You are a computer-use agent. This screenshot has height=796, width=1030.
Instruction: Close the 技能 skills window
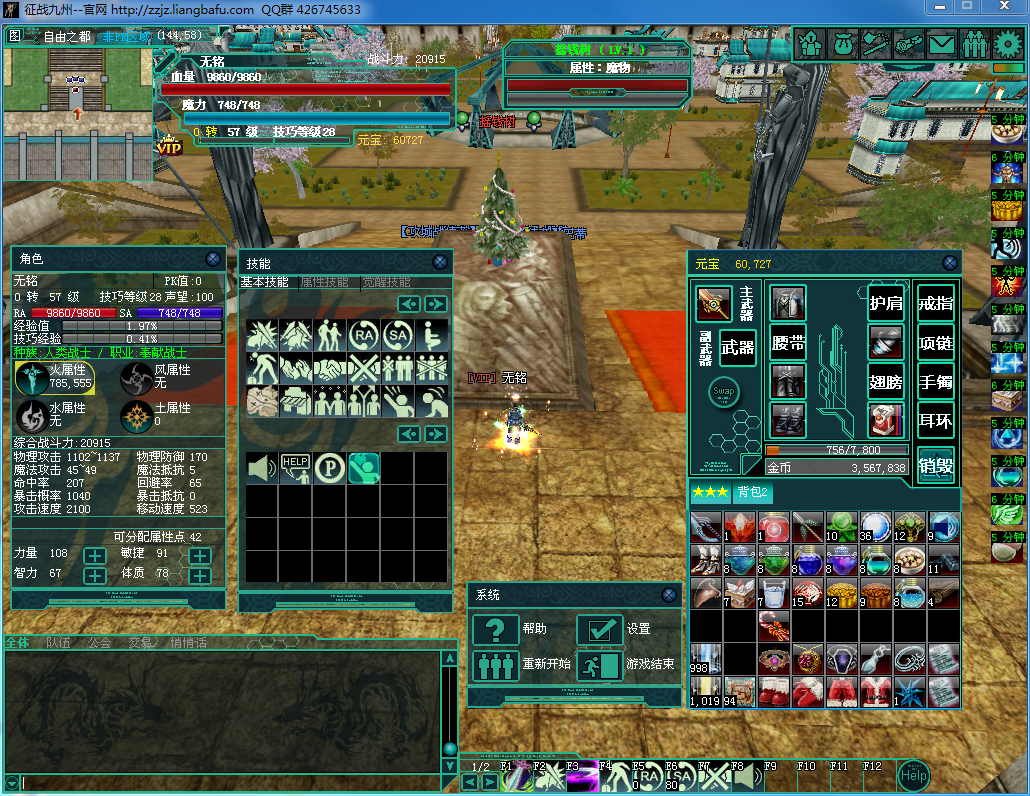[440, 262]
